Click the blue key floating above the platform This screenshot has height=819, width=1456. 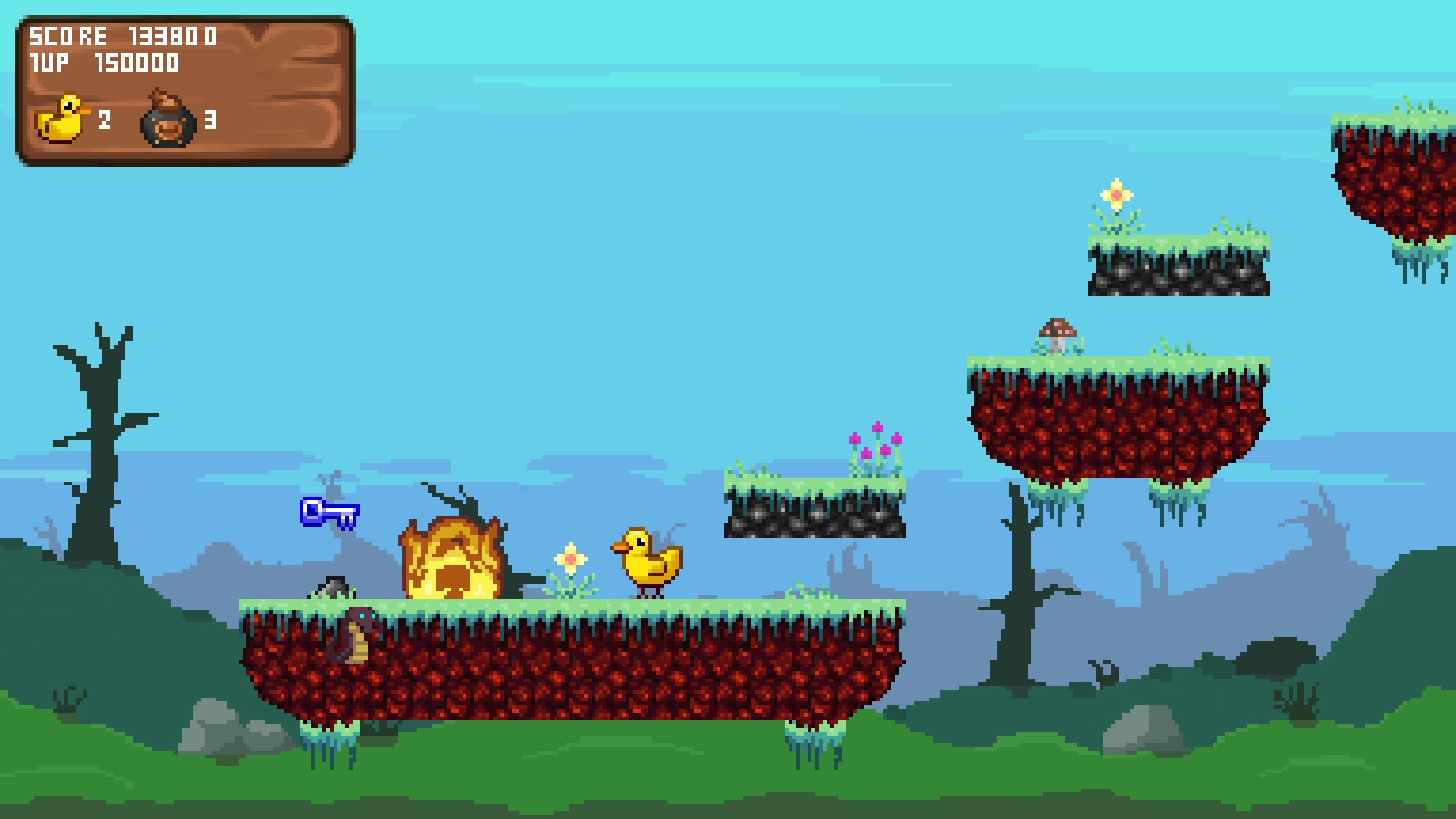click(328, 513)
